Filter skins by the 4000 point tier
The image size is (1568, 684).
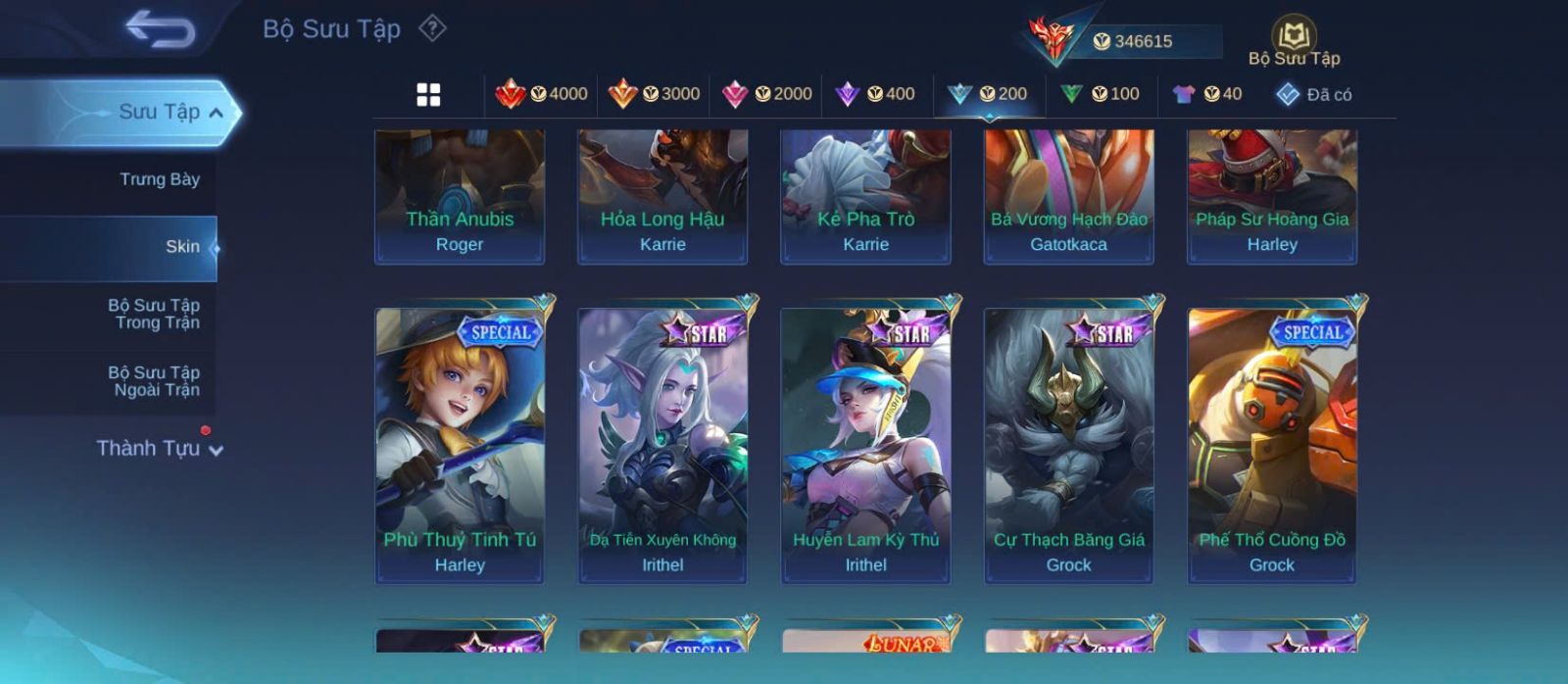click(541, 94)
